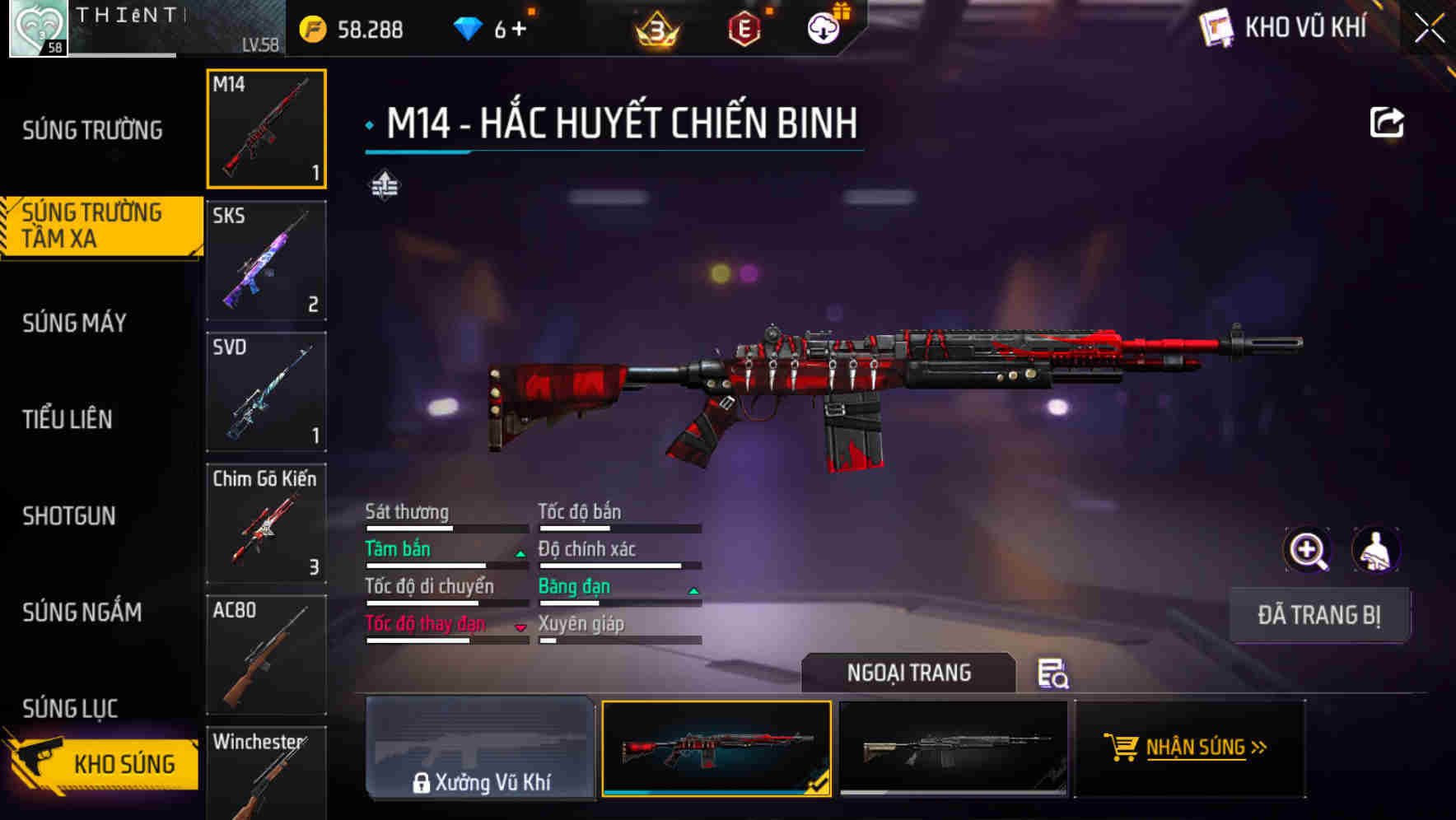The height and width of the screenshot is (820, 1456).
Task: Switch to the NGOẠI TRANG tab
Action: point(908,673)
